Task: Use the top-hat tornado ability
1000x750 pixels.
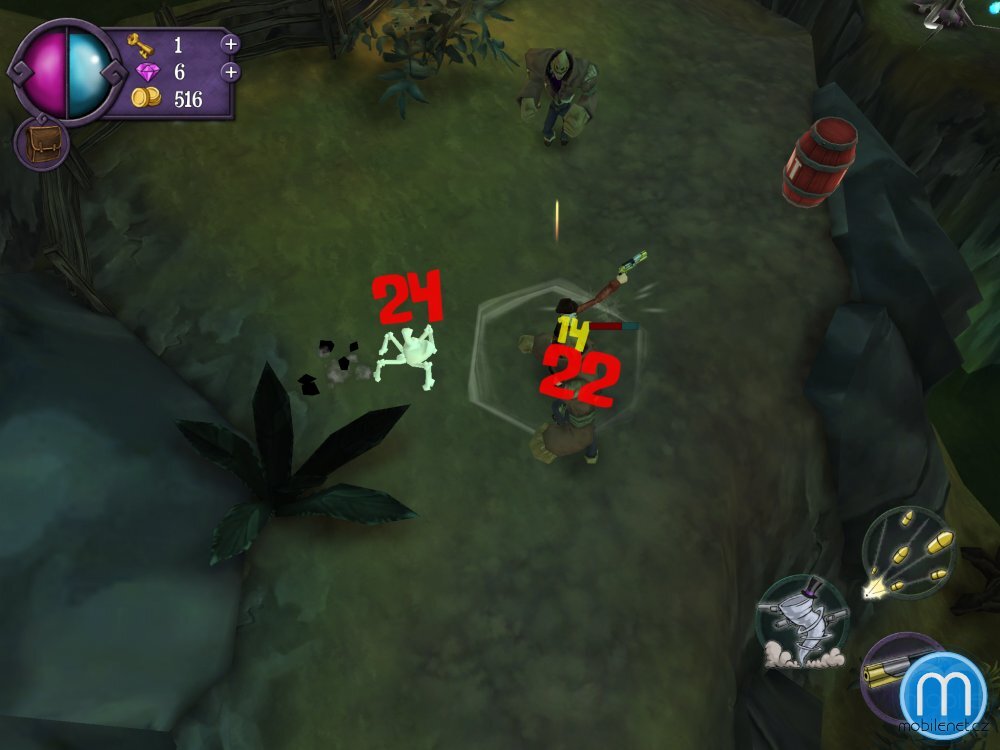Action: click(801, 621)
